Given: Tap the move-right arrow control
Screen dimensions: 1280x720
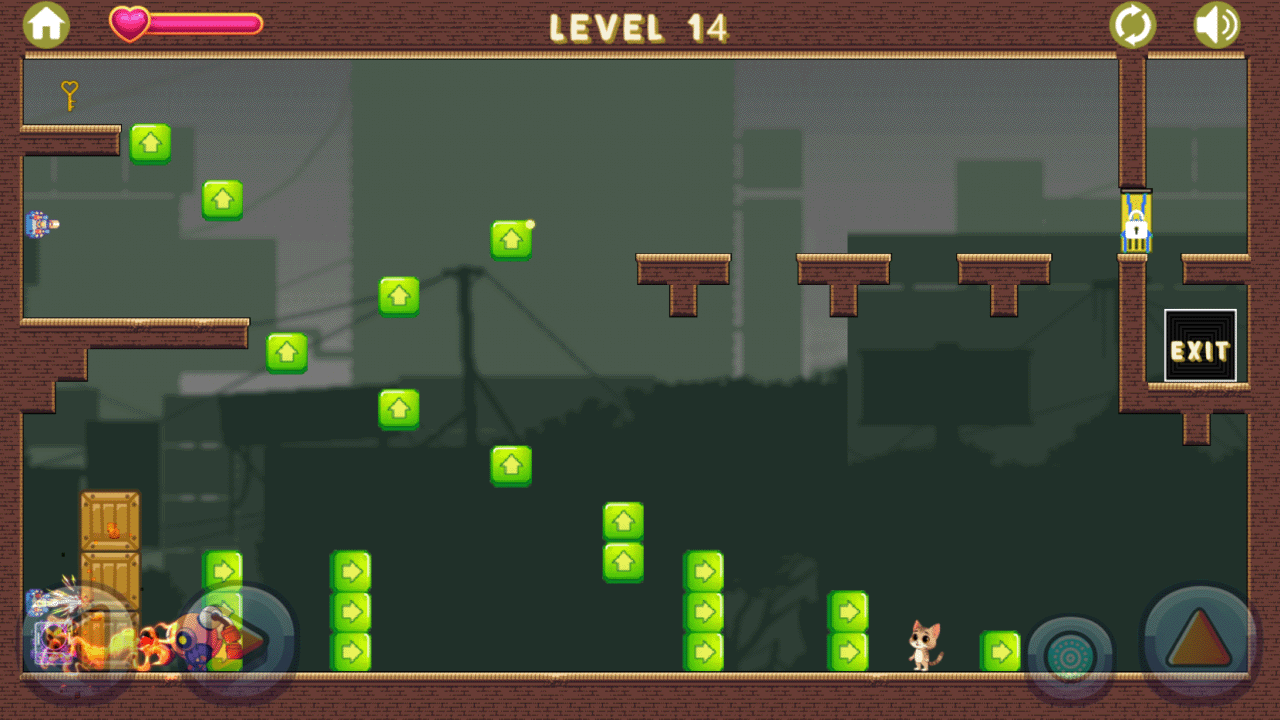Looking at the screenshot, I should (238, 640).
